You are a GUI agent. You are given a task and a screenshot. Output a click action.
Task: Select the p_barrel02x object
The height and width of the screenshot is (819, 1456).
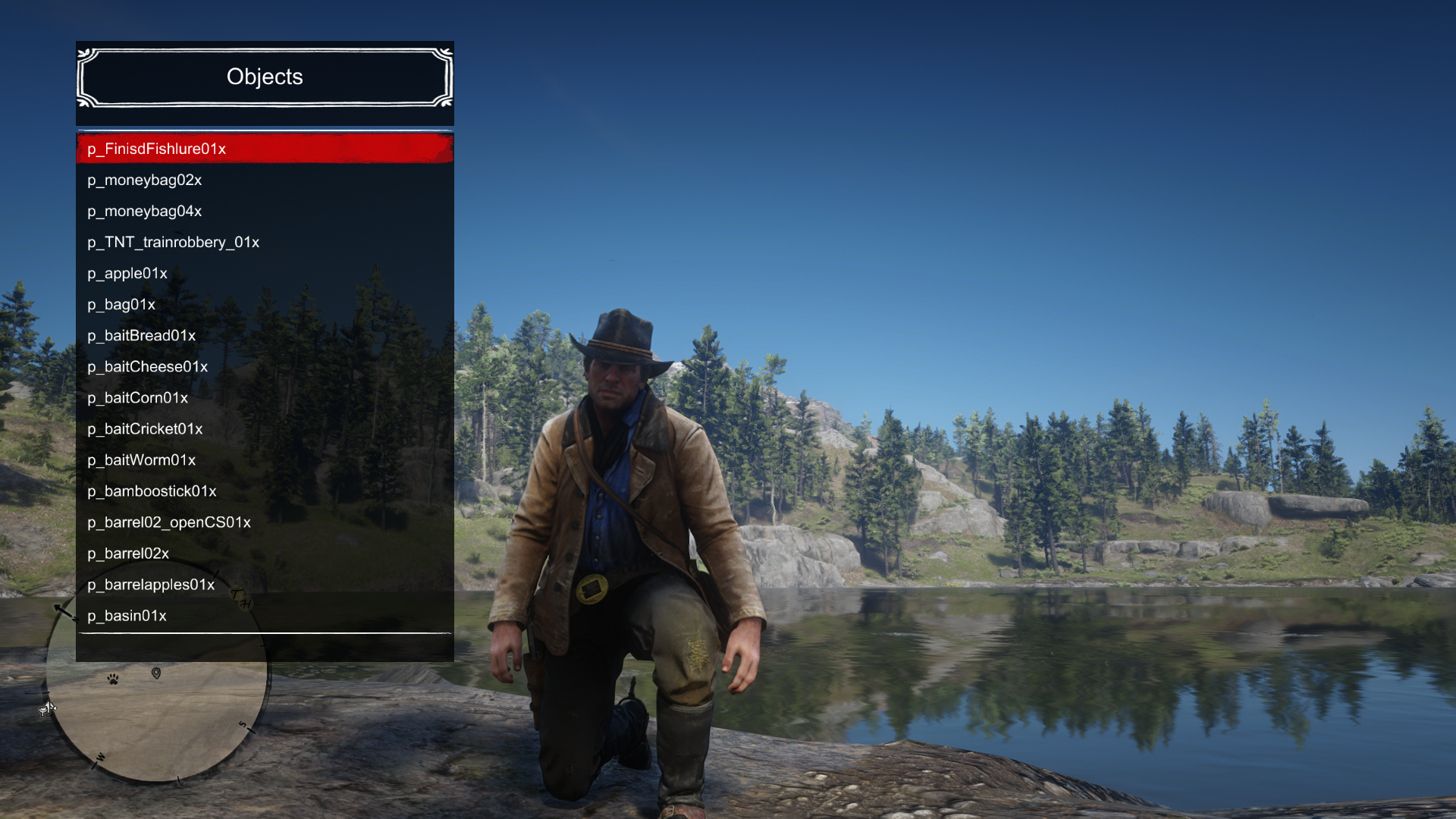tap(265, 553)
